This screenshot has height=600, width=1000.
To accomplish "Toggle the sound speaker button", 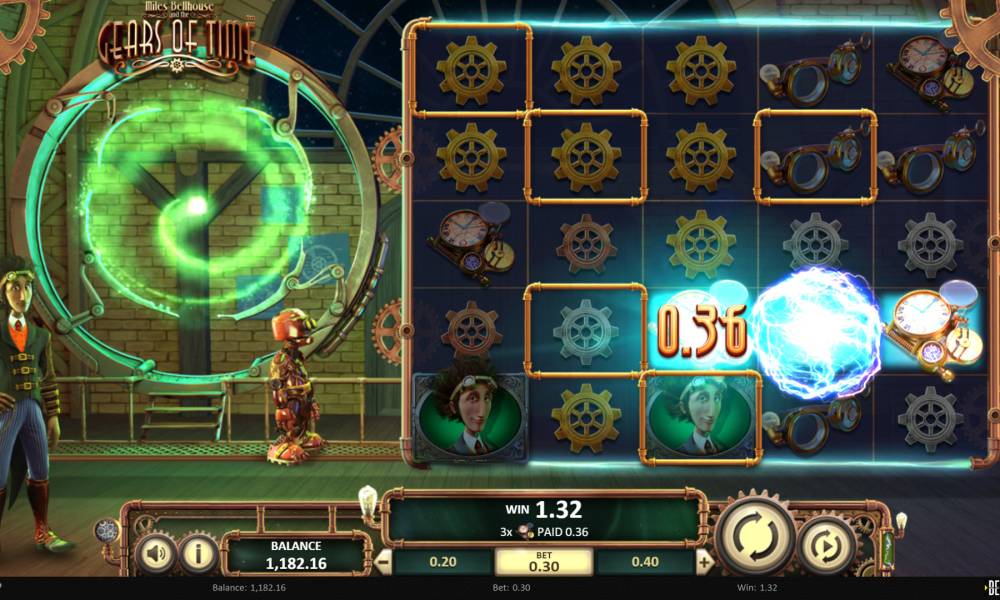I will (x=155, y=551).
